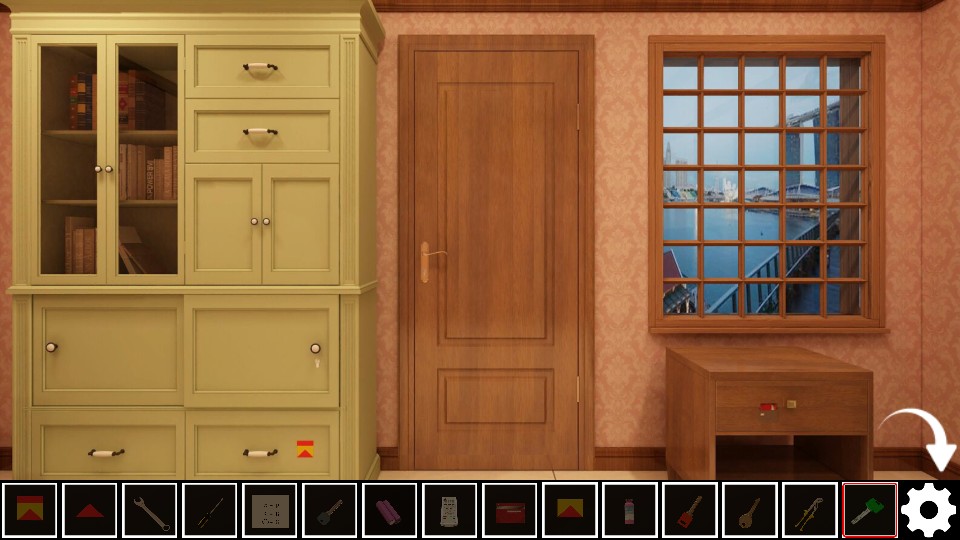The width and height of the screenshot is (960, 540).
Task: Choose the pink spray bottle slot
Action: [x=630, y=510]
